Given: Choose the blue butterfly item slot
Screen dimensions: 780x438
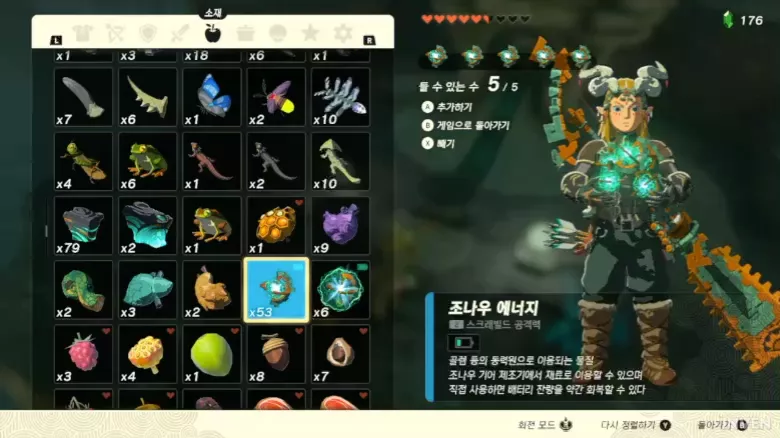Looking at the screenshot, I should pos(212,97).
